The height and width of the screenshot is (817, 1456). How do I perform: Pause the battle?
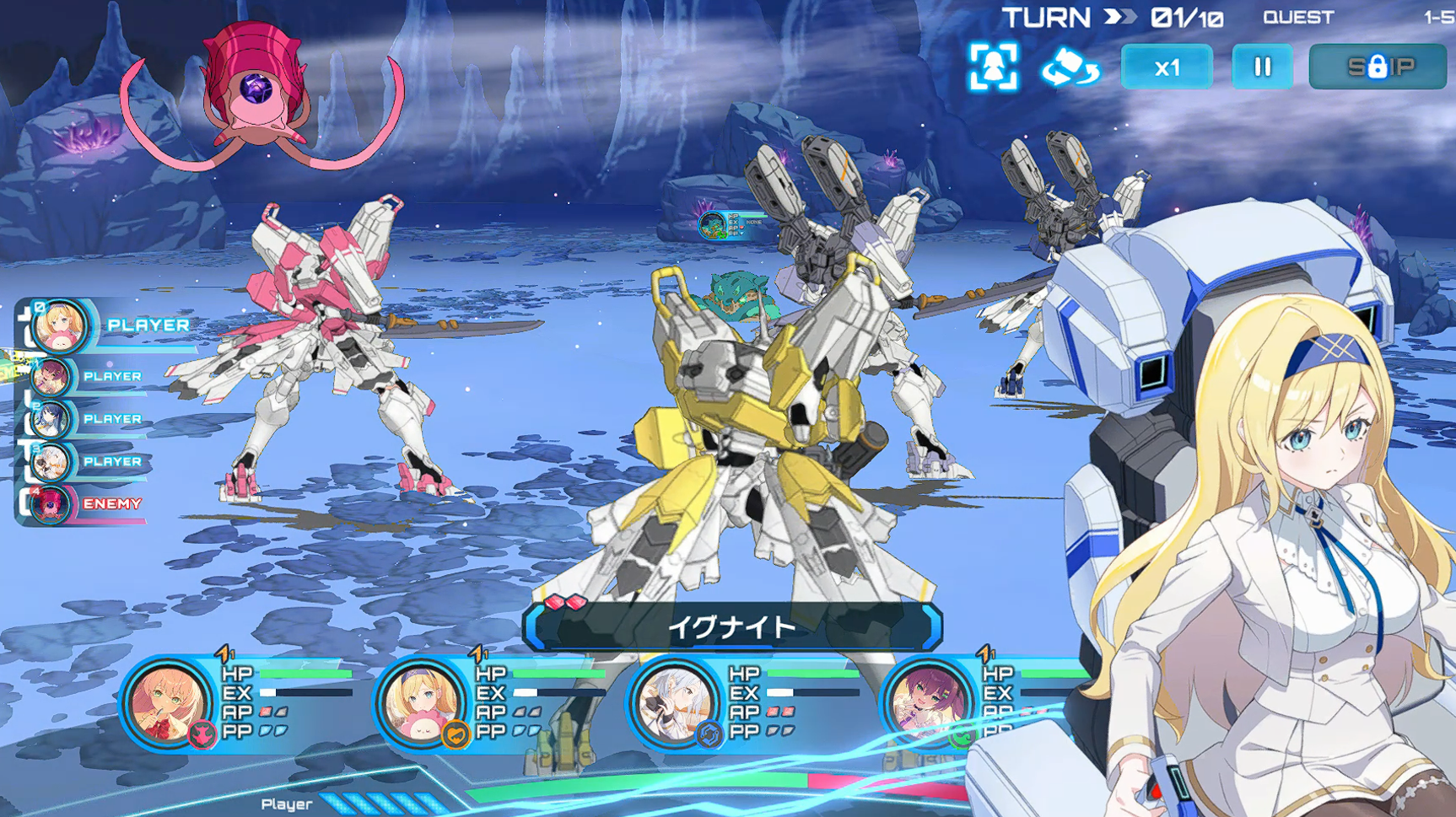coord(1261,67)
